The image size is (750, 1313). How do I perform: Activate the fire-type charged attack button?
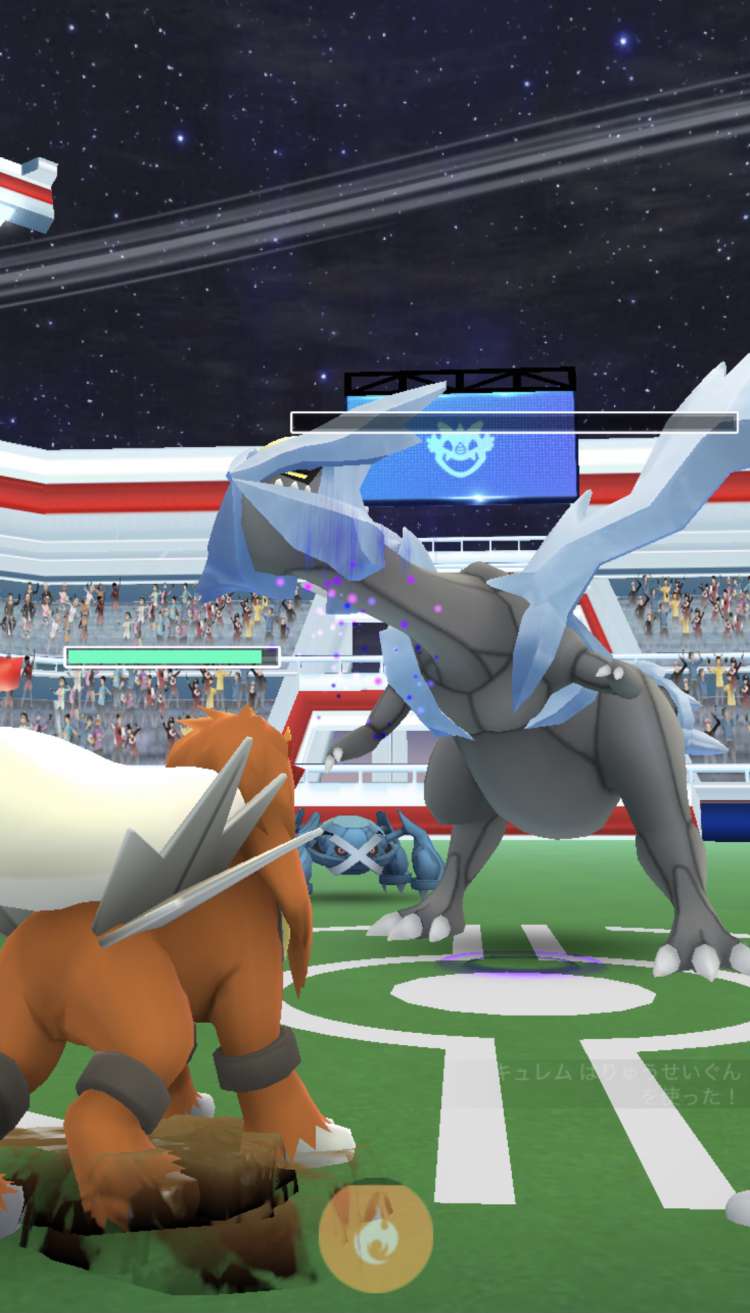(x=375, y=1236)
